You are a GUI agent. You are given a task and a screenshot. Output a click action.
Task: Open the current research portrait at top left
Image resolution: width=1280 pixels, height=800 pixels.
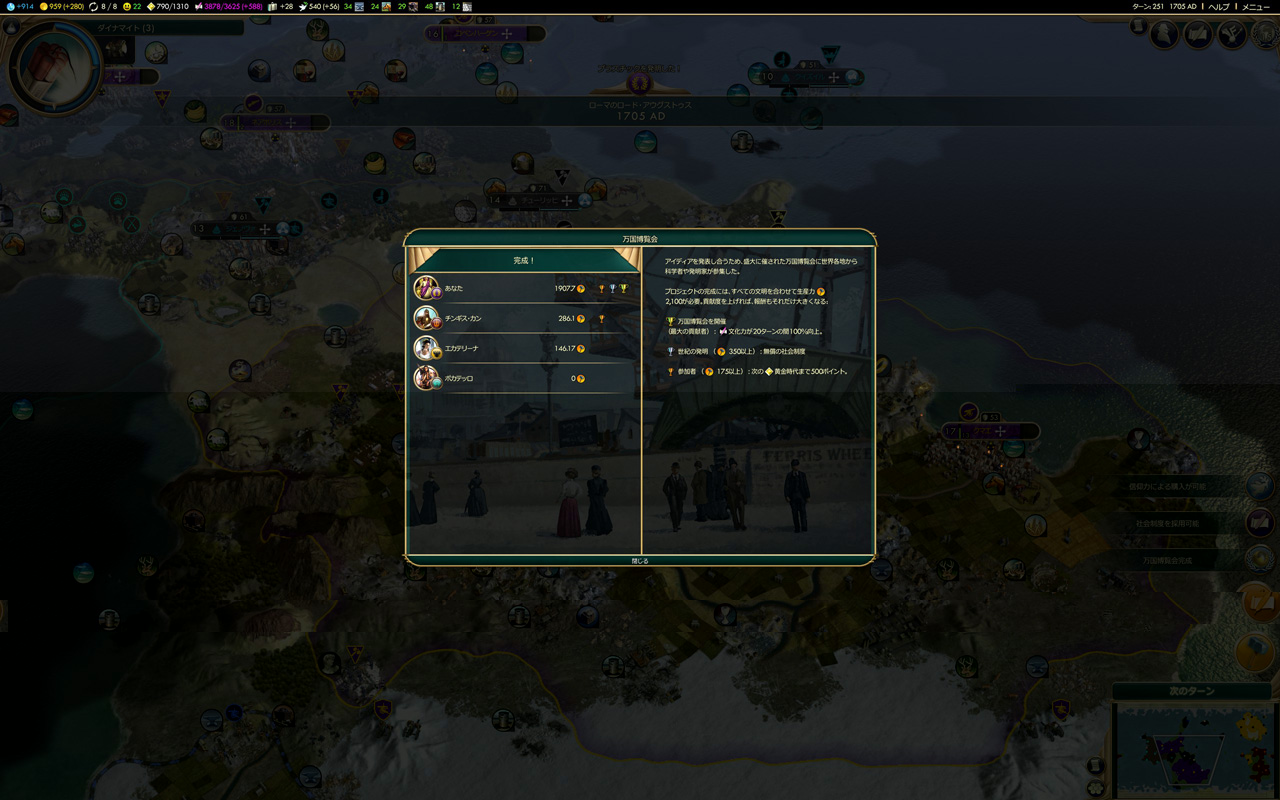(x=54, y=67)
